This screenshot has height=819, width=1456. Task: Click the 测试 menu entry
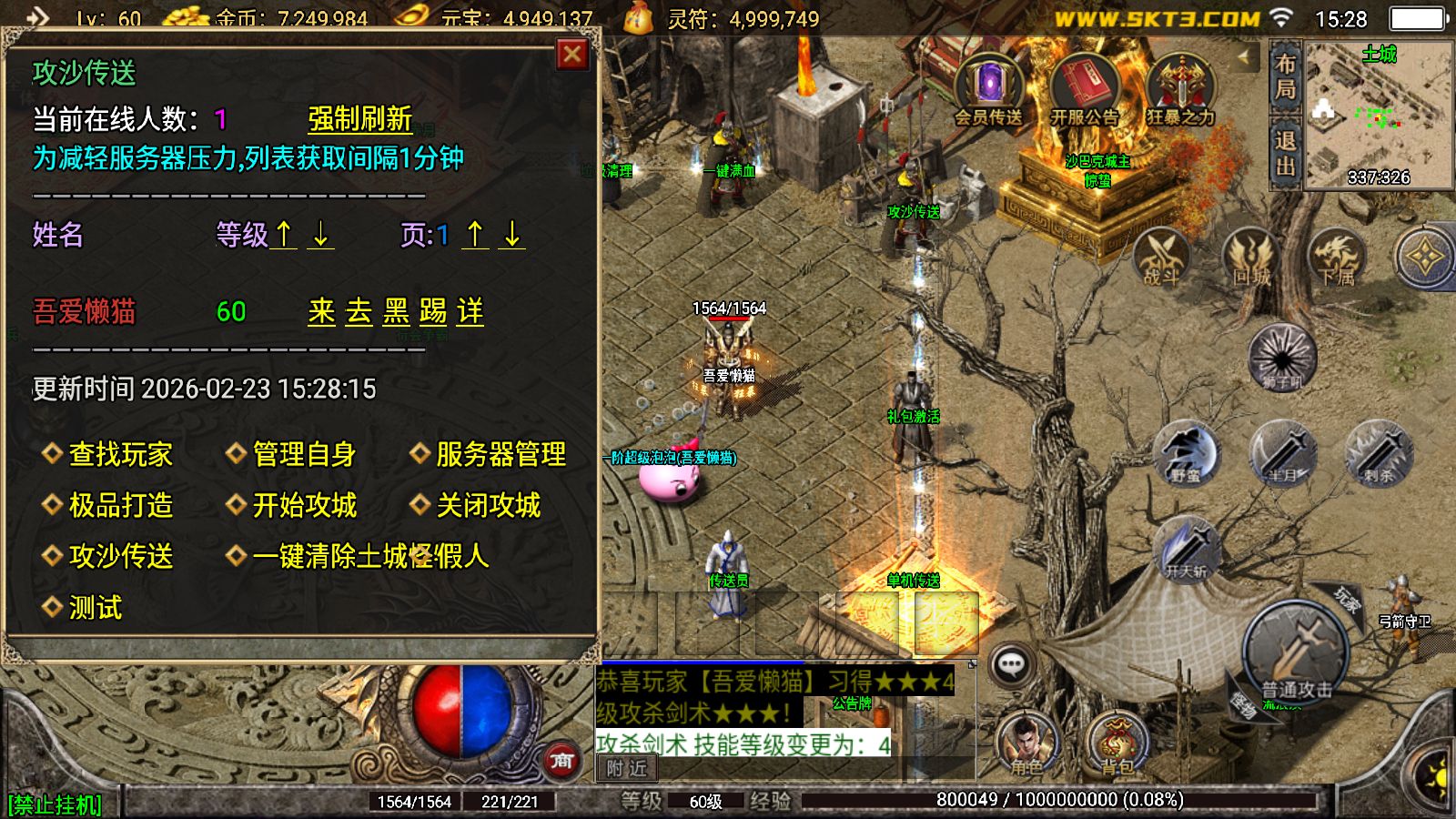pos(95,608)
